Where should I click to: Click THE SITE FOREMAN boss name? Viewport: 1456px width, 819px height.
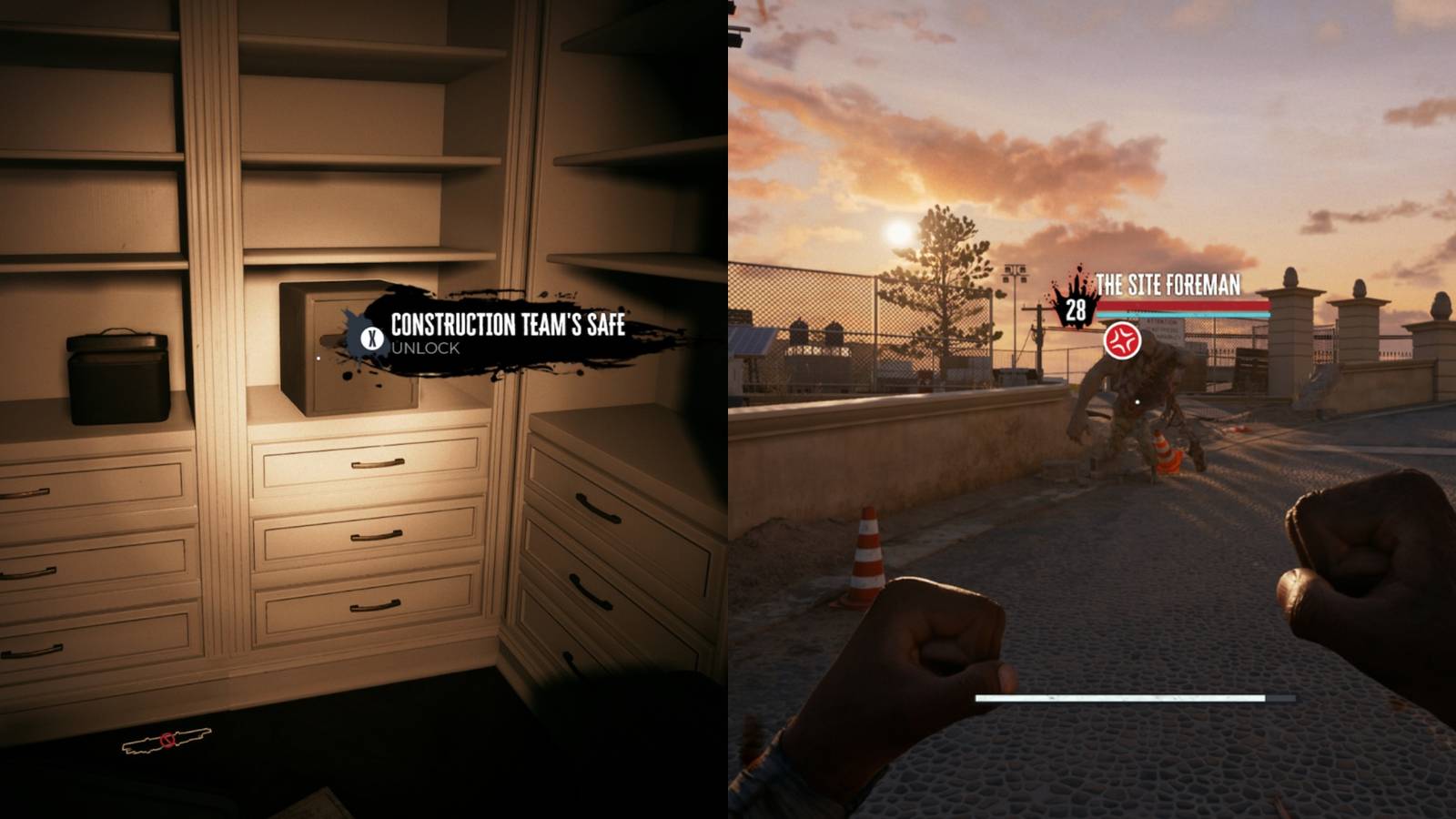[1169, 284]
